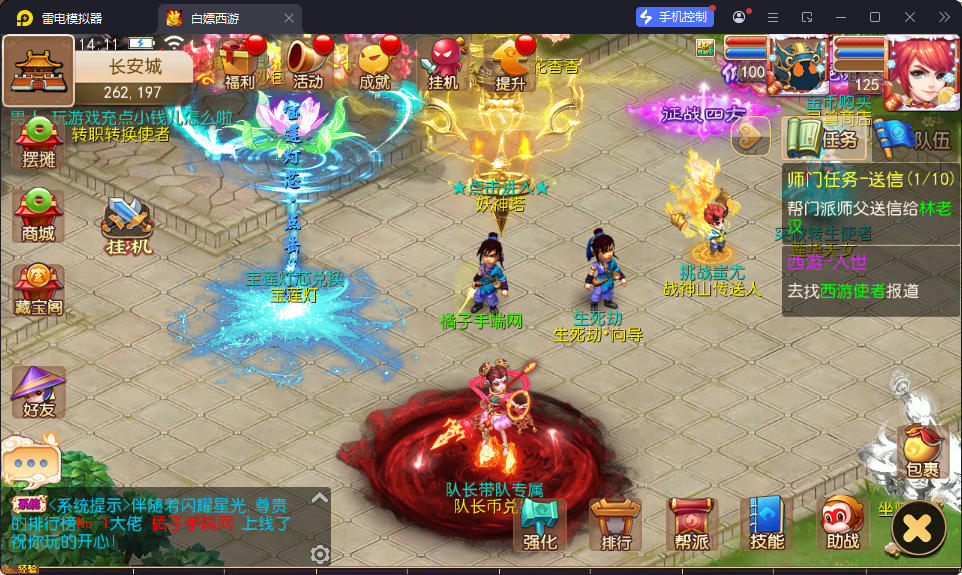Viewport: 962px width, 575px height.
Task: Open the 商城 shop icon
Action: (x=38, y=215)
